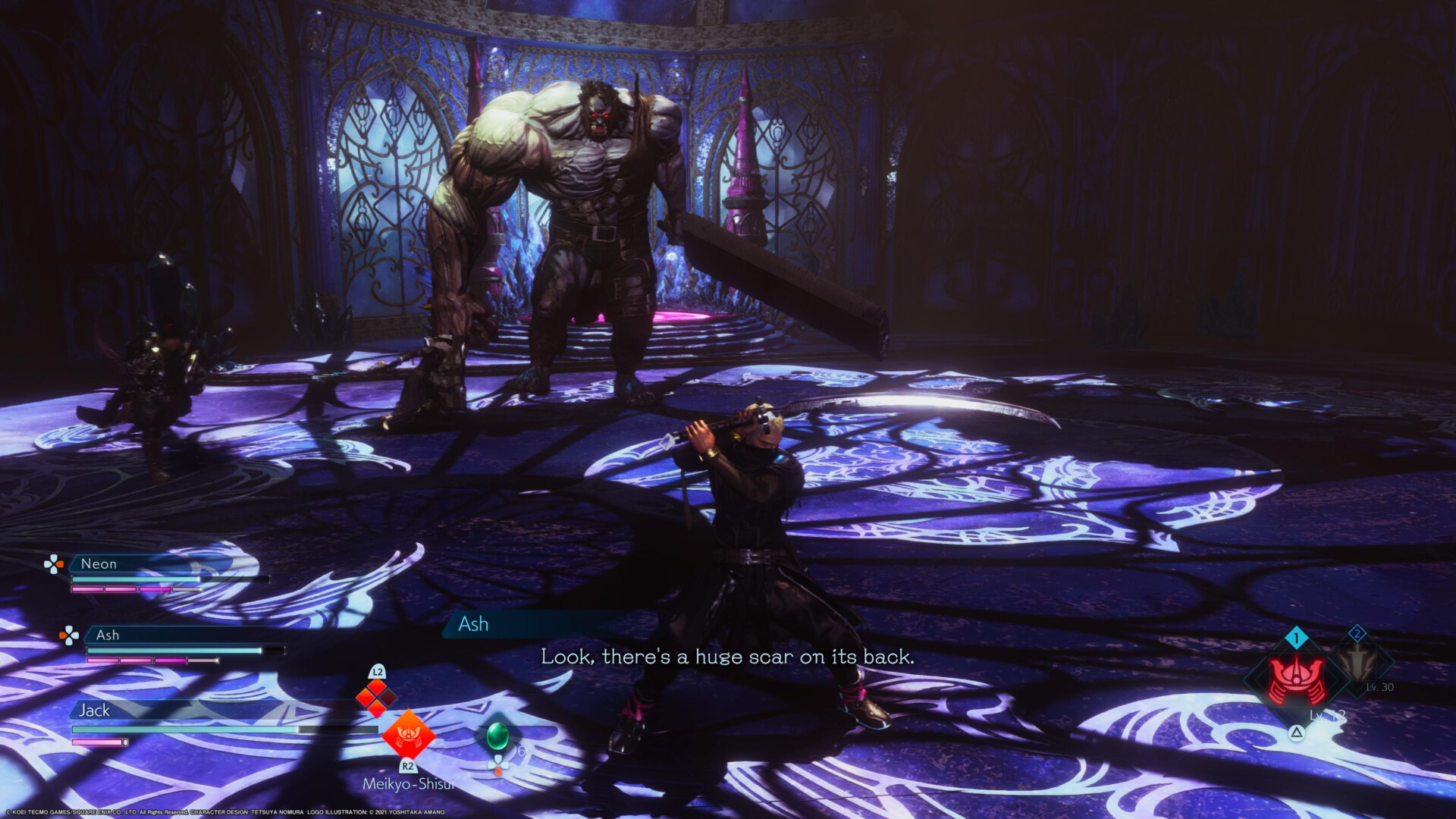This screenshot has width=1456, height=819.
Task: Select Neon's party nameplate
Action: click(99, 564)
